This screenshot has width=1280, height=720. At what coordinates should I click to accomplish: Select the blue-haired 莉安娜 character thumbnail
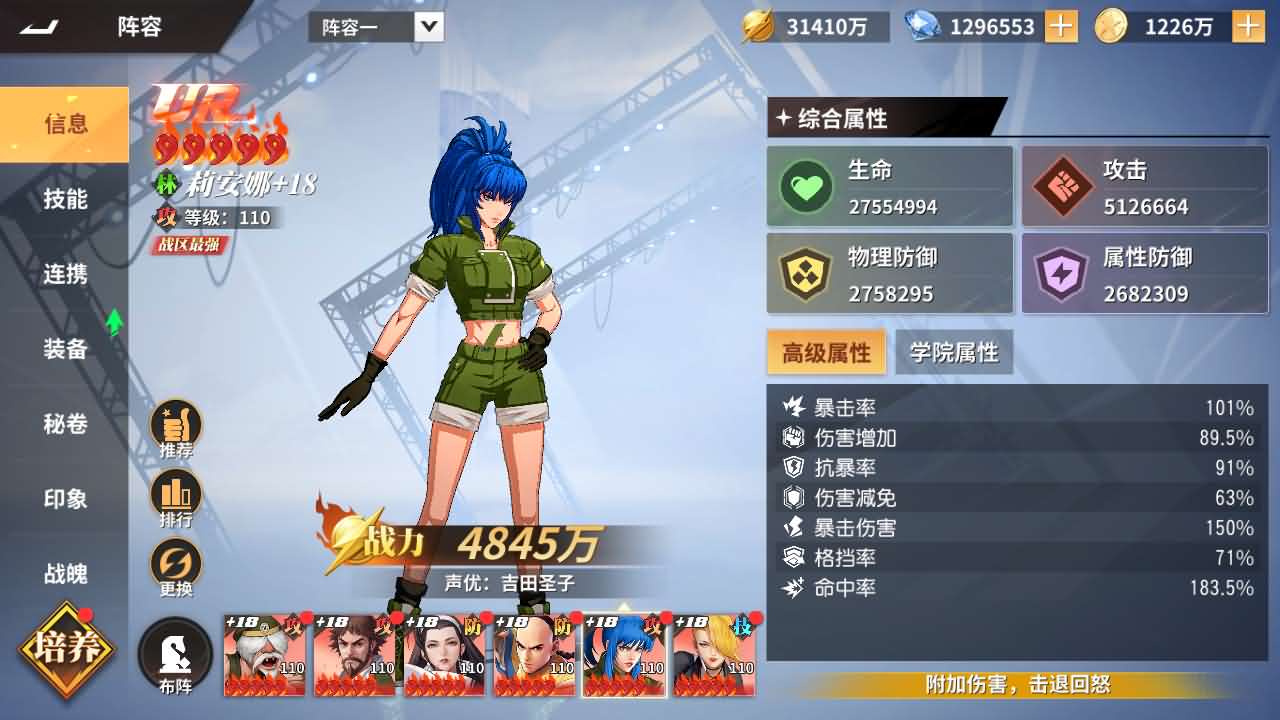pos(623,657)
